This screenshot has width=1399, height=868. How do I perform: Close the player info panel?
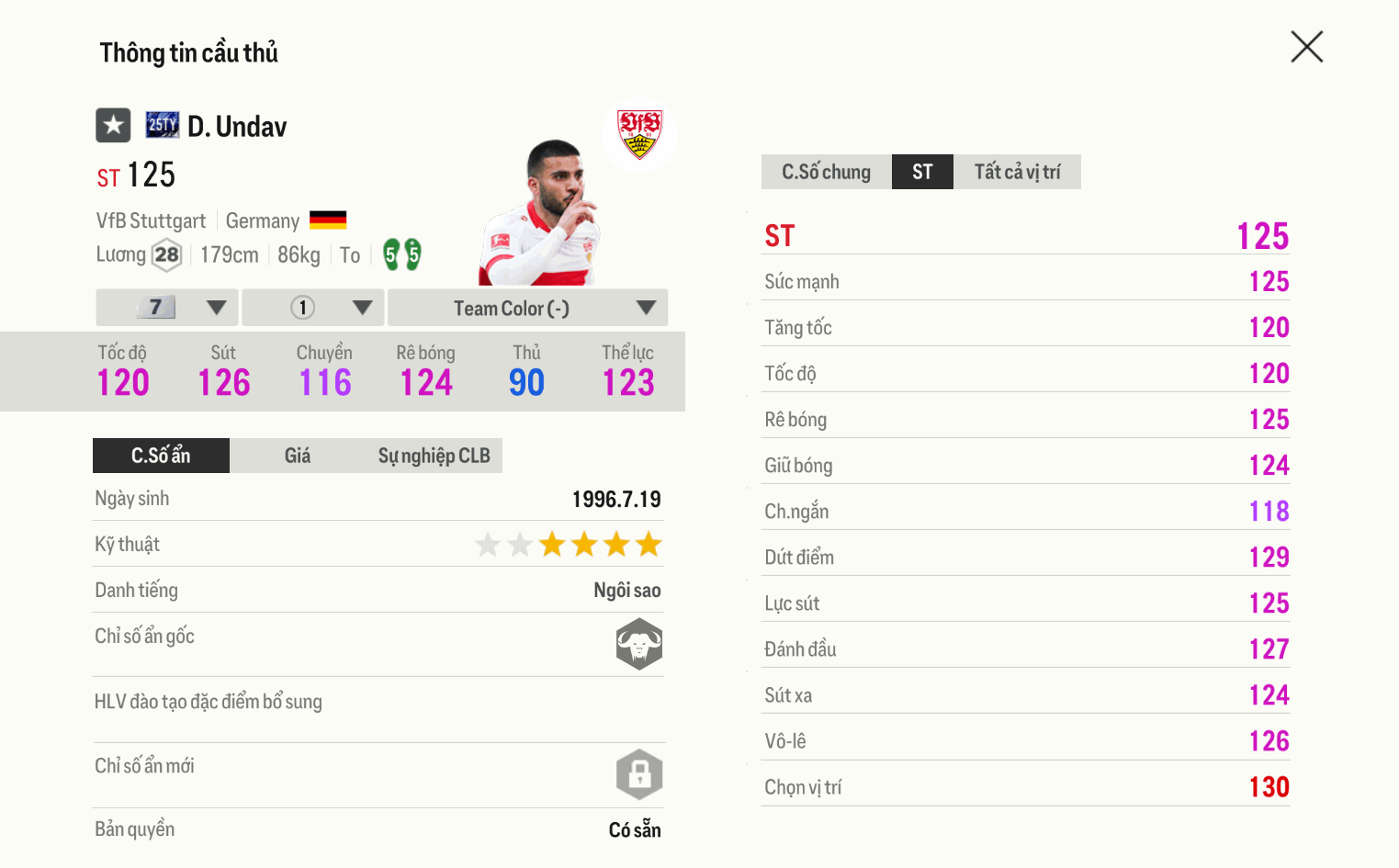point(1306,47)
